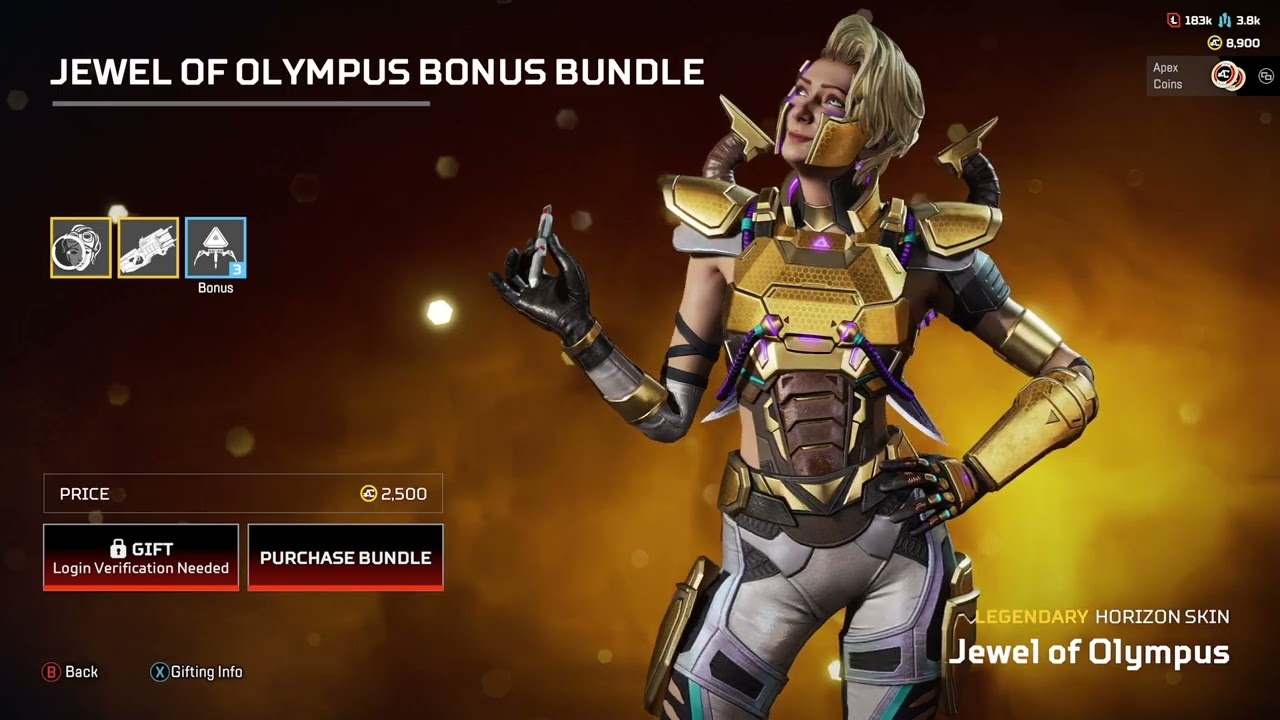This screenshot has height=720, width=1280.
Task: Click the Apex Coins balance icon showing 8,900
Action: 1215,42
